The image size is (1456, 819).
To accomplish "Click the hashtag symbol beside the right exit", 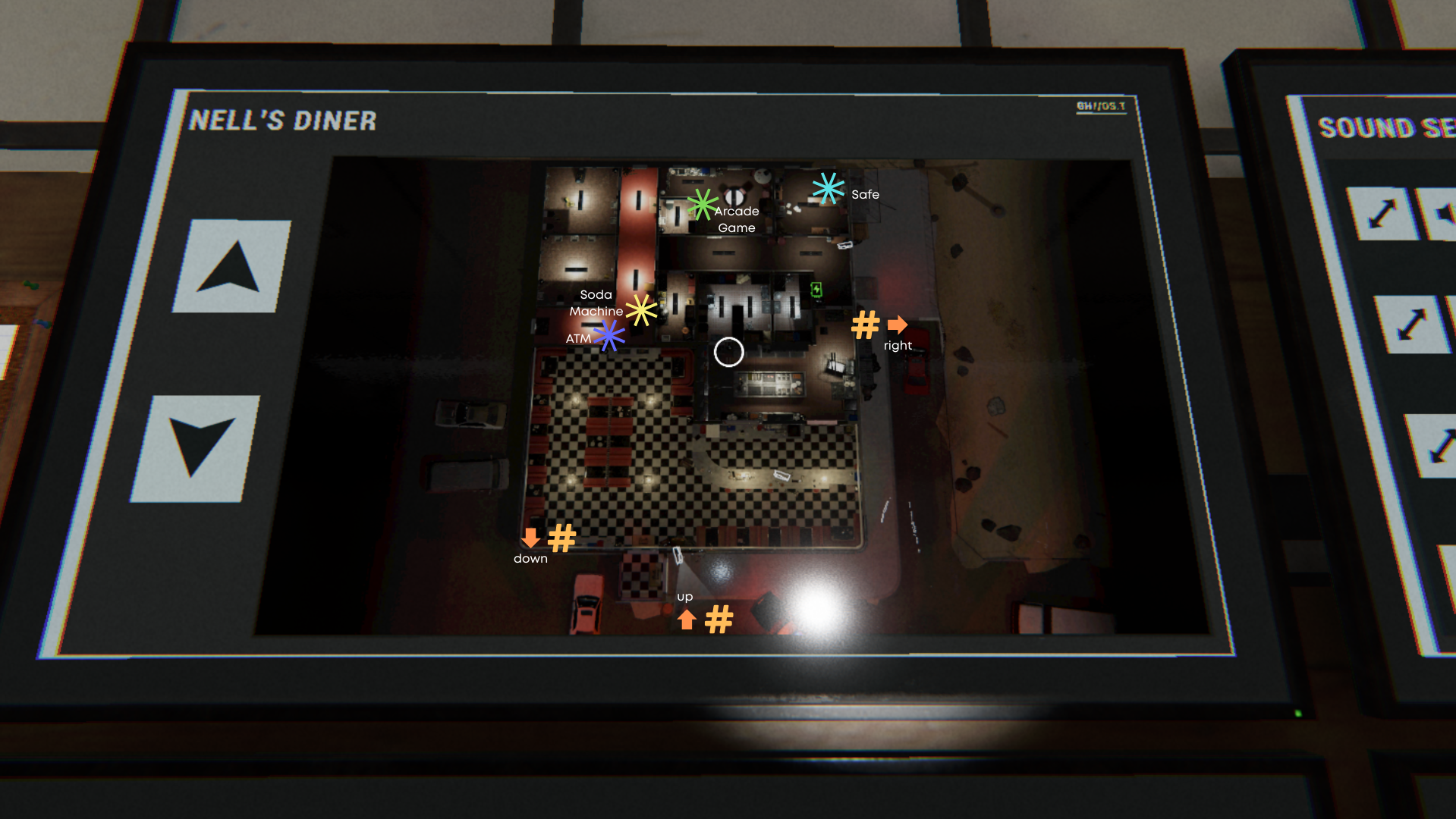I will [x=865, y=325].
